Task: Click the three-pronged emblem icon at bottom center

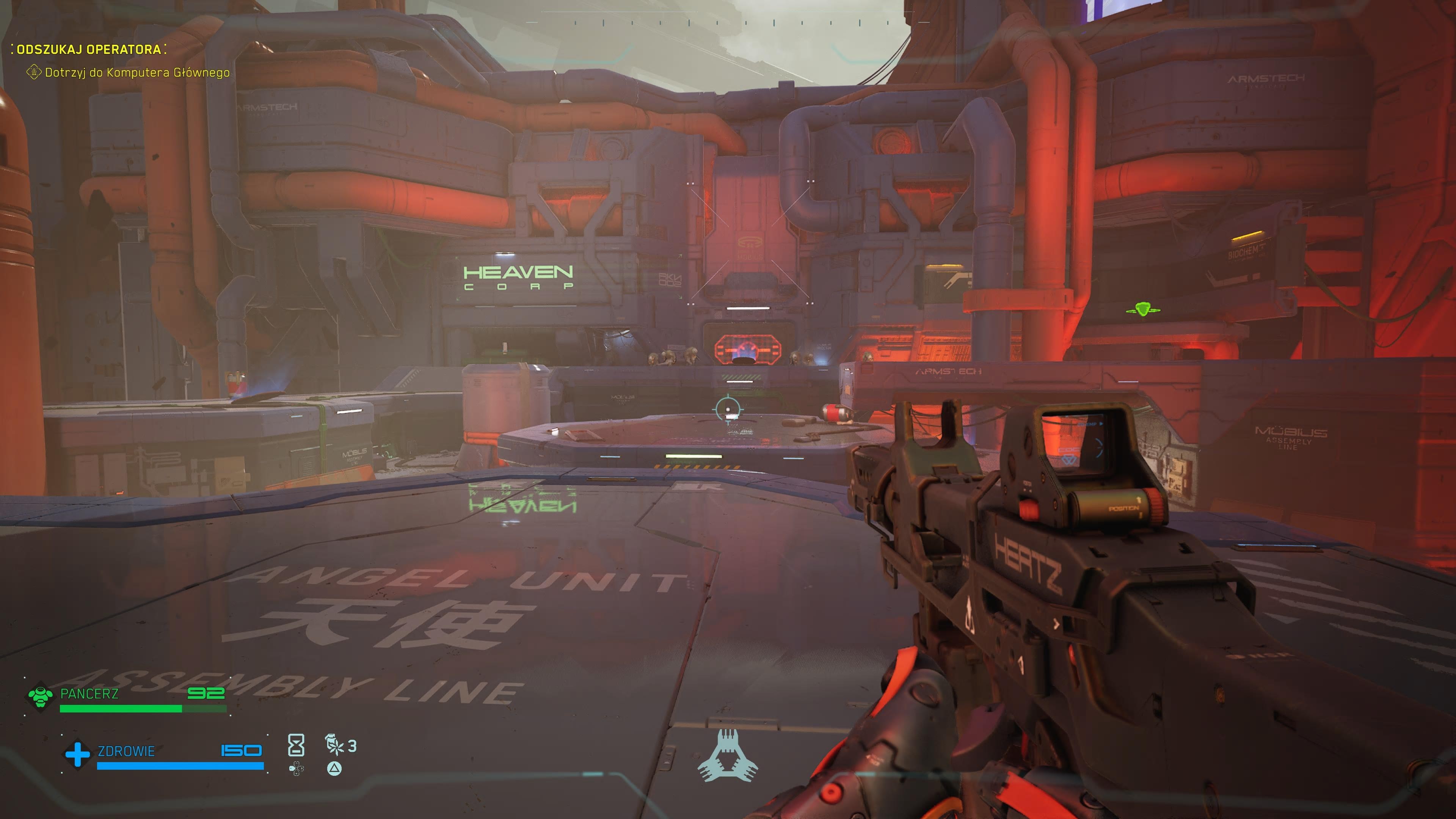Action: pyautogui.click(x=728, y=756)
